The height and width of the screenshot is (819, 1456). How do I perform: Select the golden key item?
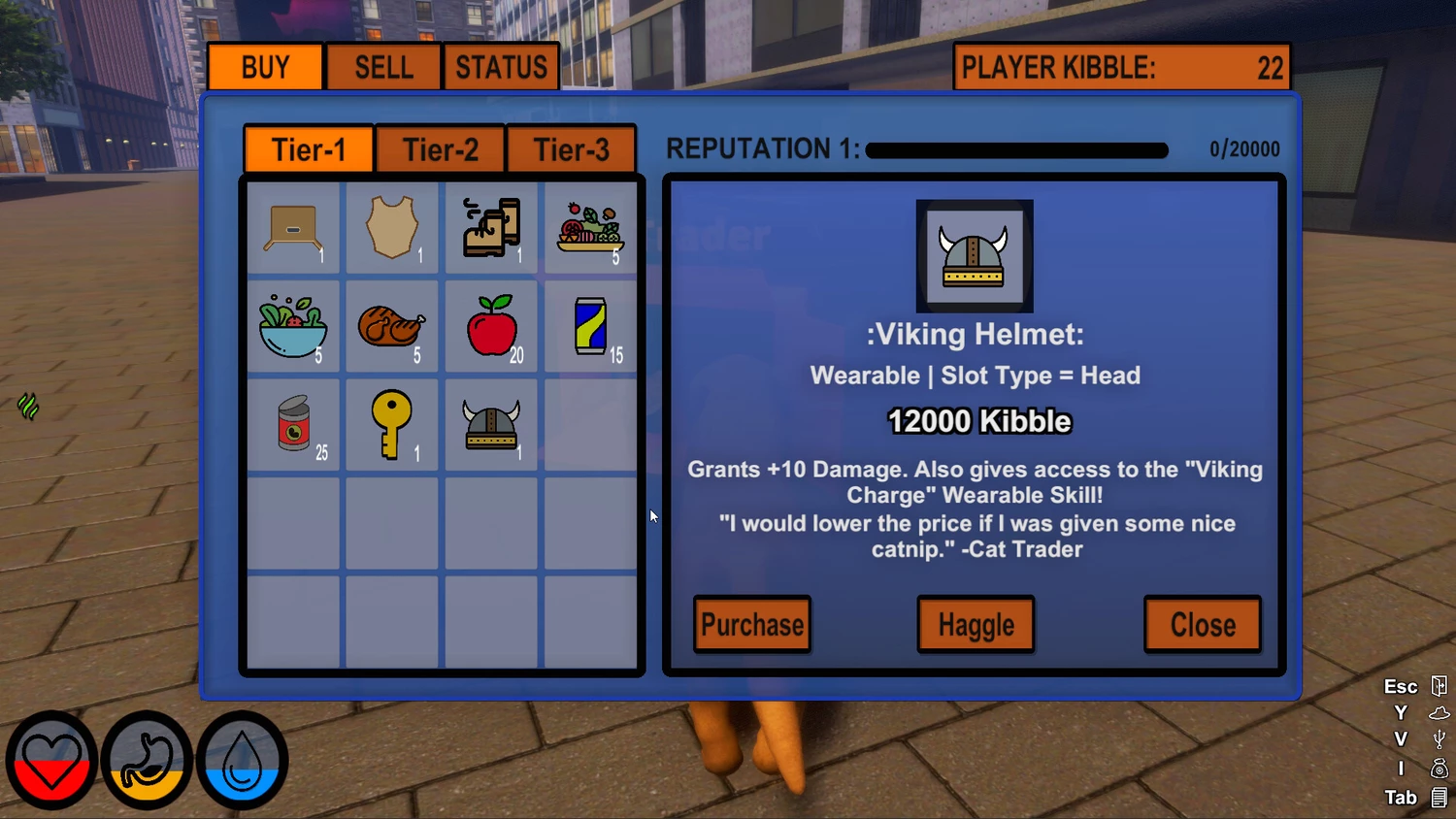click(x=392, y=424)
